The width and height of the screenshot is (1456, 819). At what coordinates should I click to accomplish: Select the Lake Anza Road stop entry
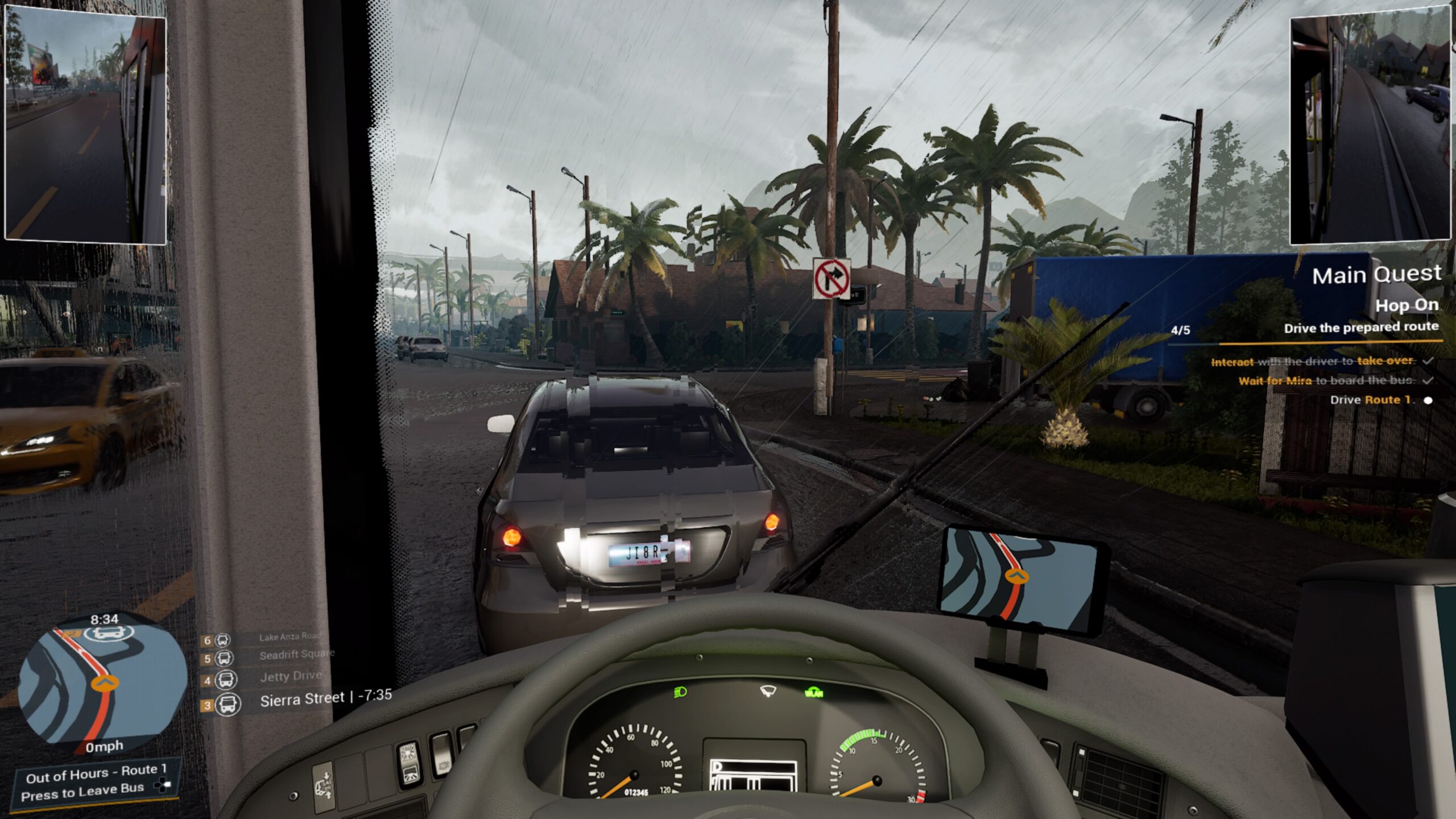(x=289, y=636)
